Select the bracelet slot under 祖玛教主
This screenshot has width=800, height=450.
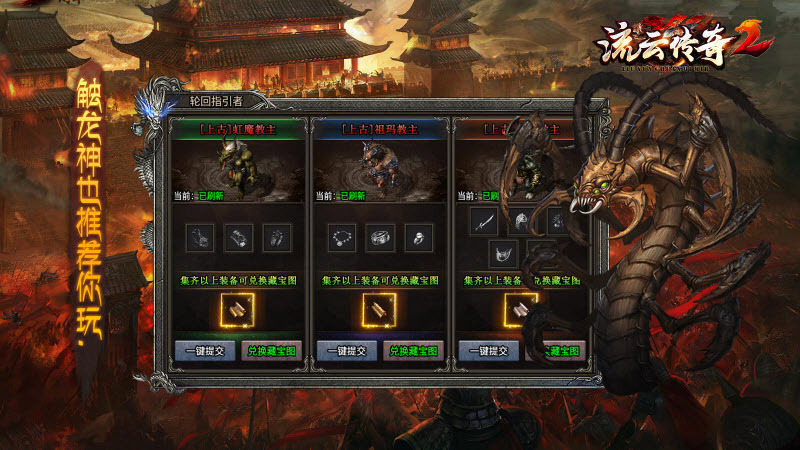(x=380, y=238)
